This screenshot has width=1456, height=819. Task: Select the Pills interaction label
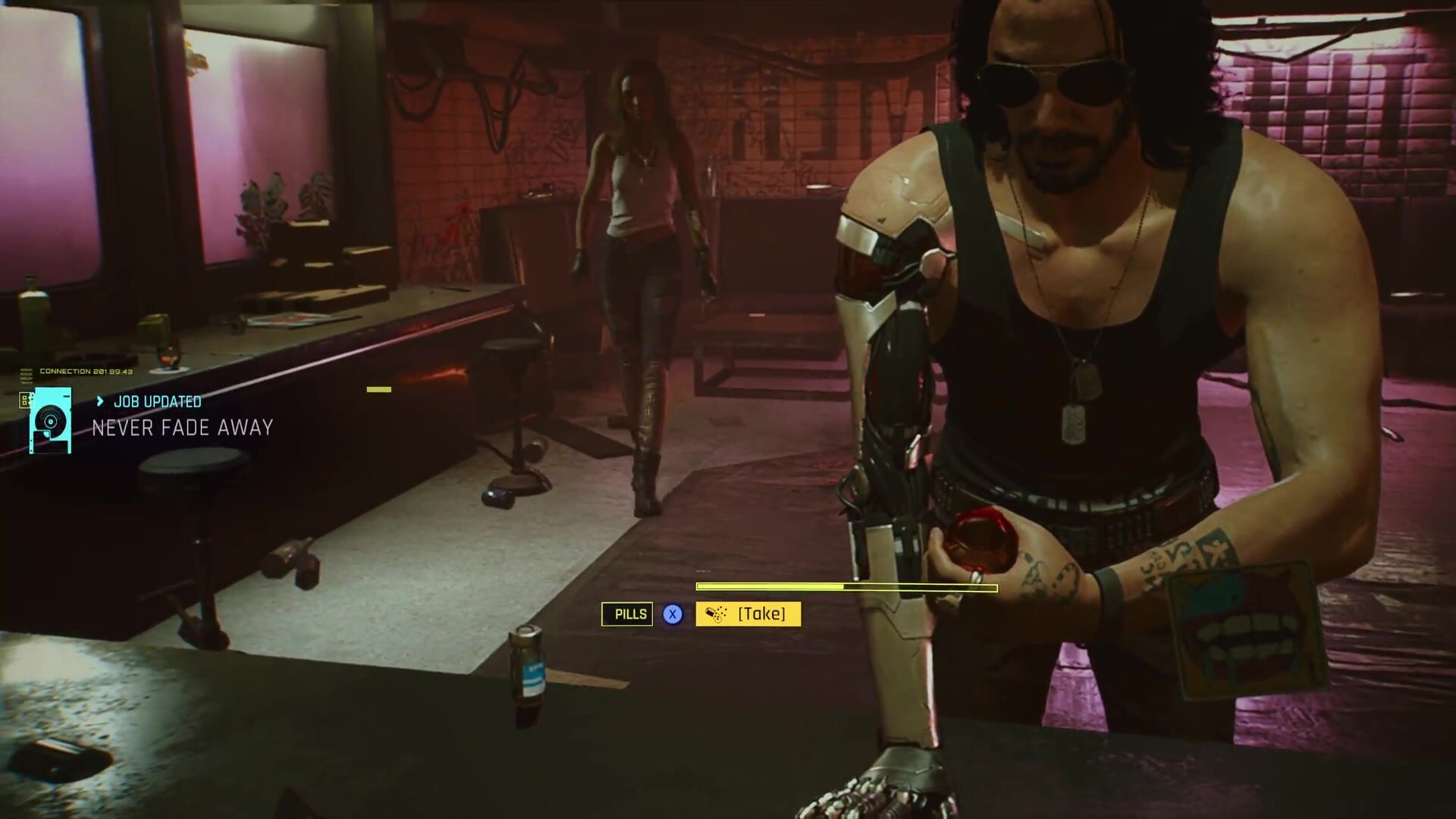pos(627,614)
